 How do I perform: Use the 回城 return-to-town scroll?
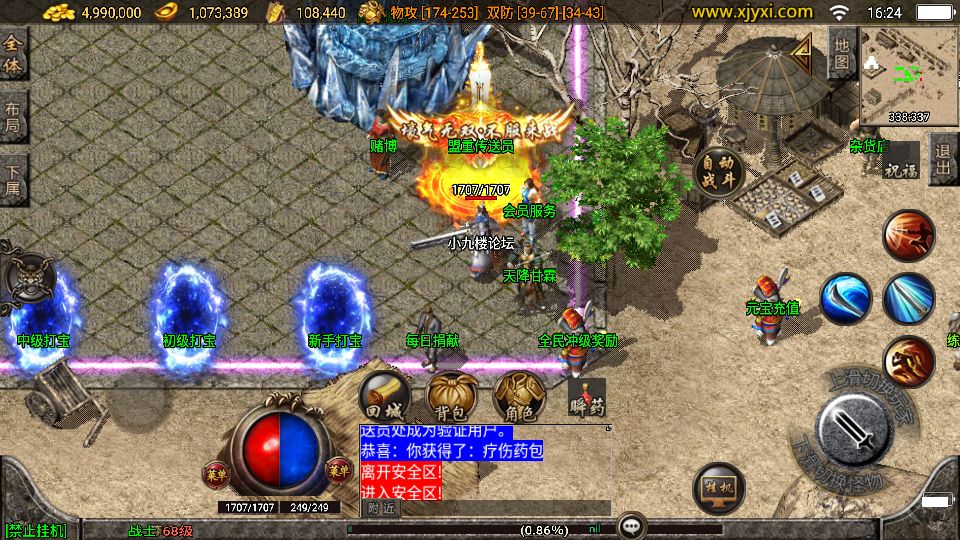tap(383, 396)
